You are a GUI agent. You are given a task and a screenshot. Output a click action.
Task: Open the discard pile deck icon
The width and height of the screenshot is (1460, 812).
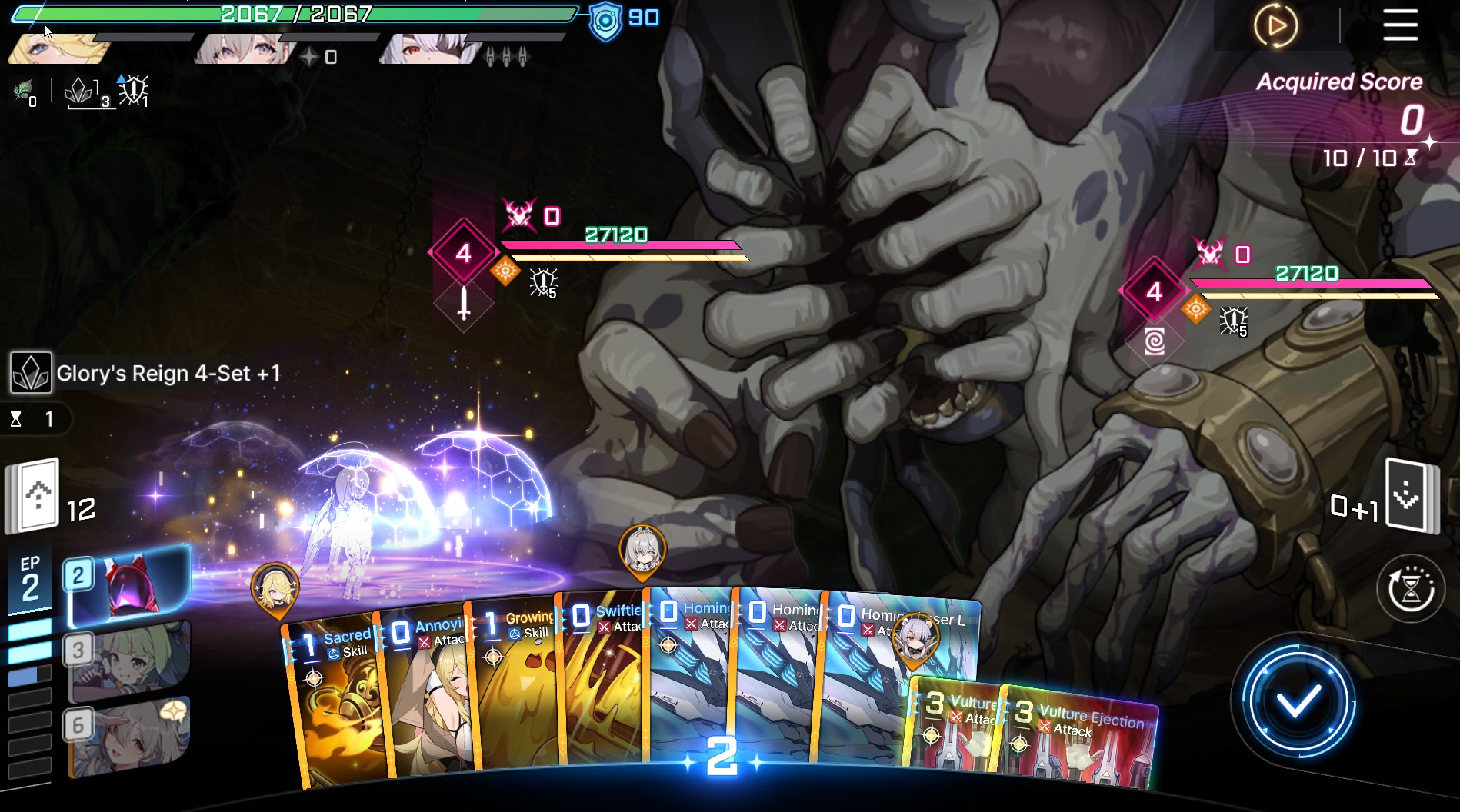pos(1410,496)
